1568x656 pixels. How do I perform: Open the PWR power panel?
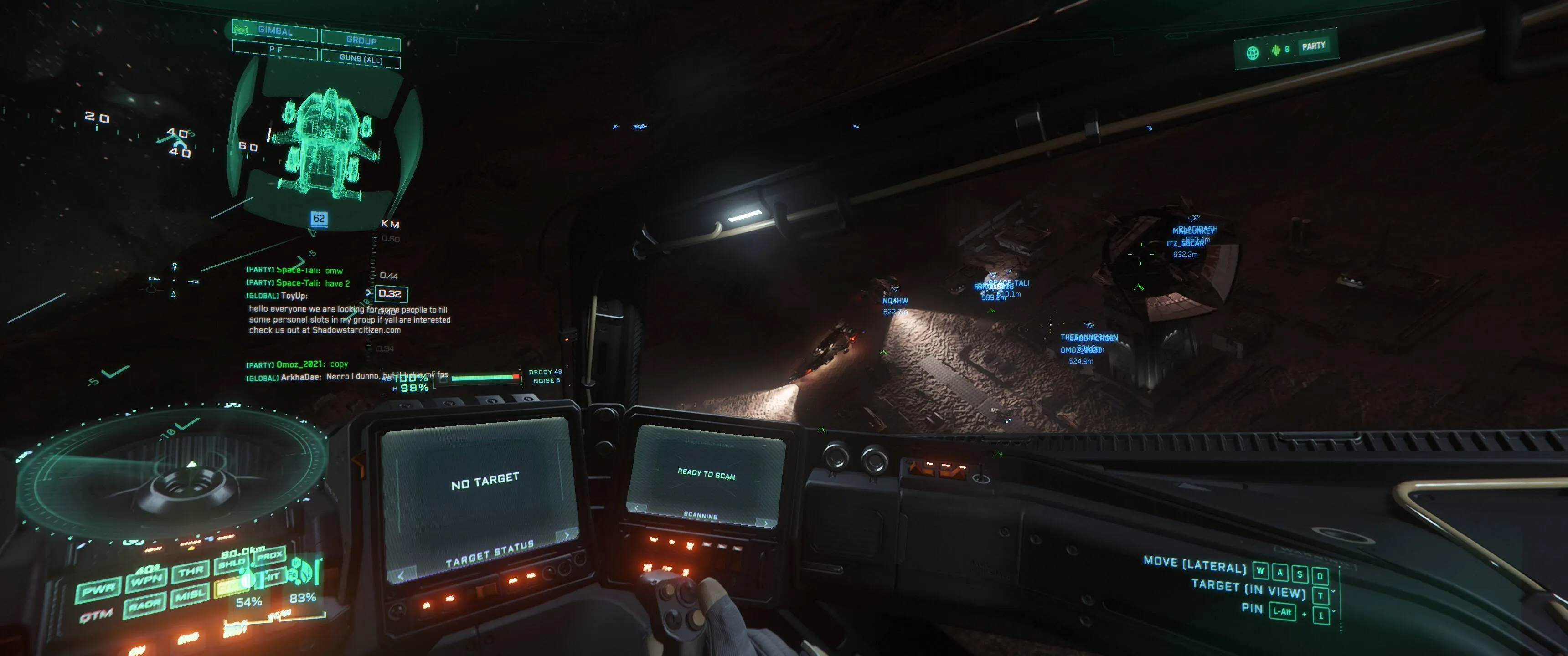98,590
